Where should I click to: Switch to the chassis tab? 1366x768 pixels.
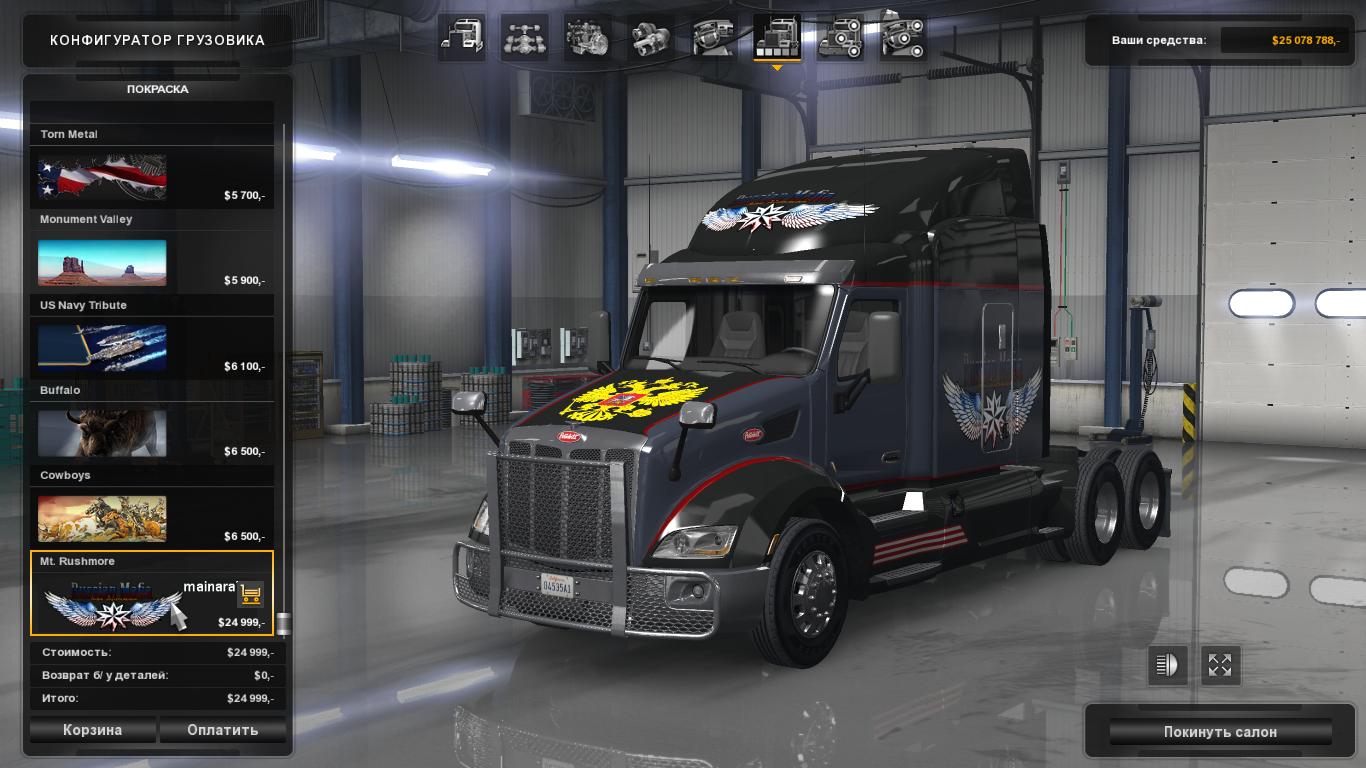pyautogui.click(x=524, y=38)
